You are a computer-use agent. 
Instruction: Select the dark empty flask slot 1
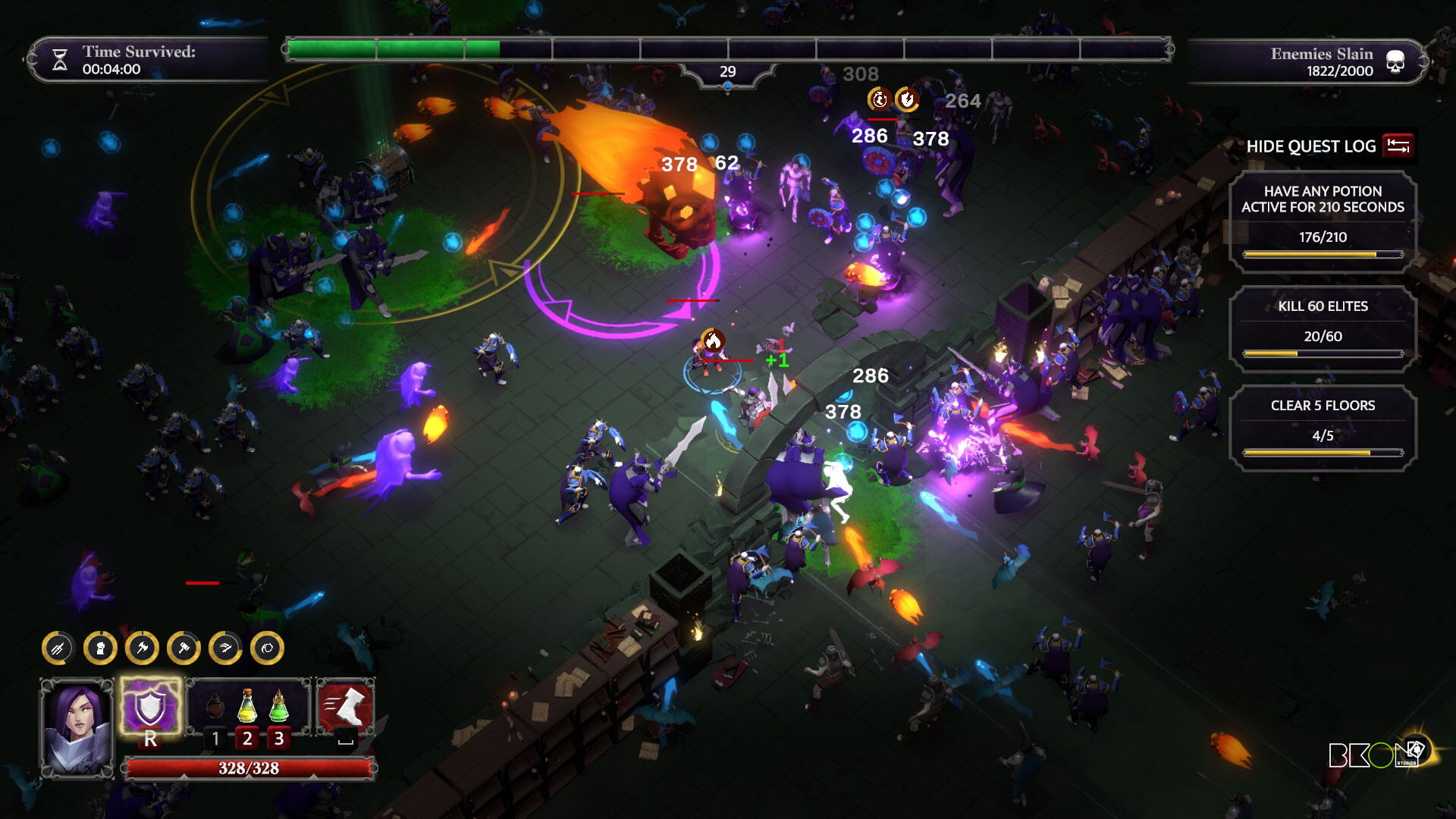[x=215, y=707]
